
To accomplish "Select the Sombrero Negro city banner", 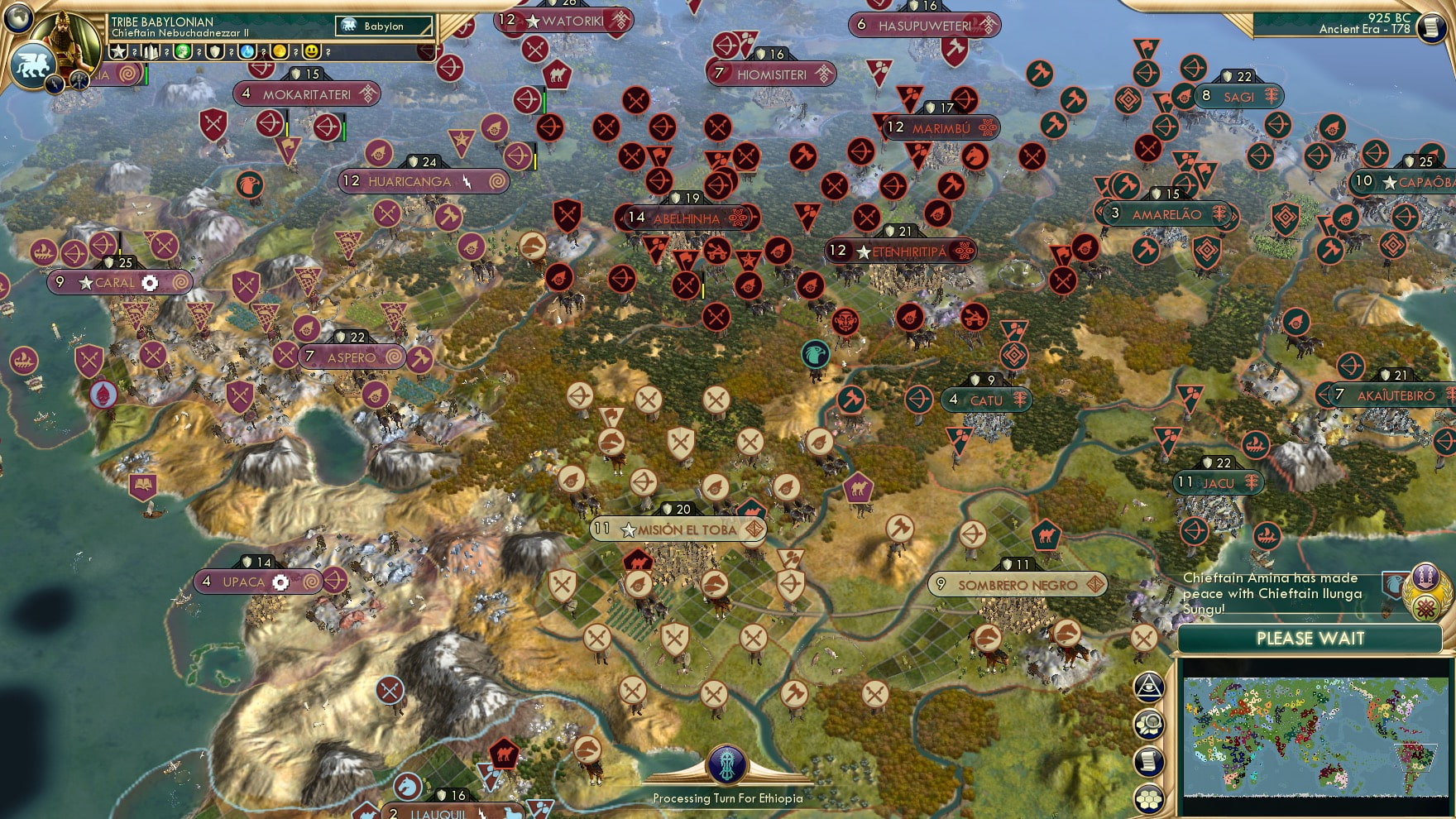I will pyautogui.click(x=1018, y=585).
